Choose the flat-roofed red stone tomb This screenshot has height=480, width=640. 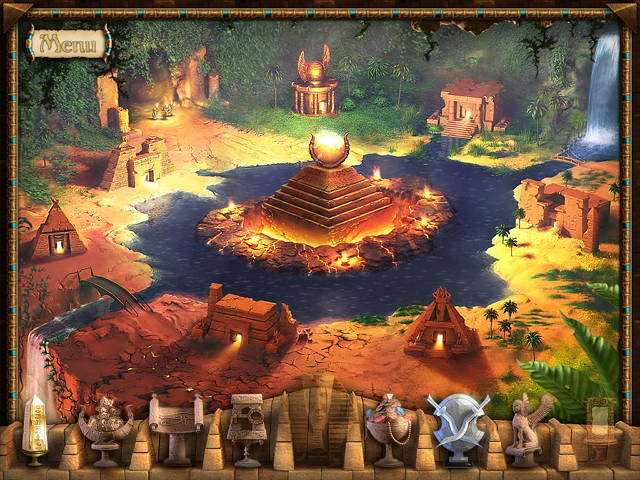click(x=244, y=319)
